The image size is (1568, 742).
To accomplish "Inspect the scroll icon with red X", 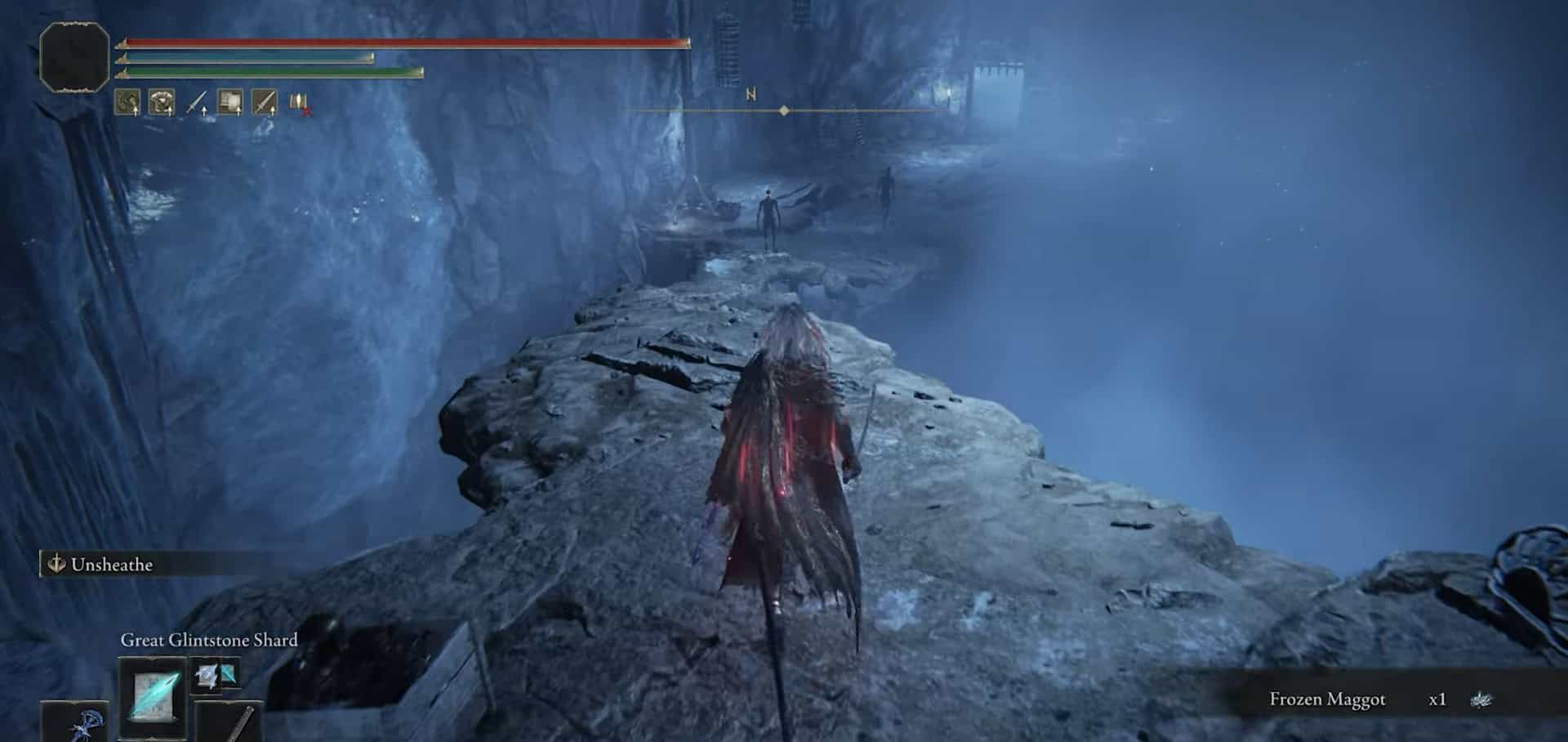I will pyautogui.click(x=300, y=103).
